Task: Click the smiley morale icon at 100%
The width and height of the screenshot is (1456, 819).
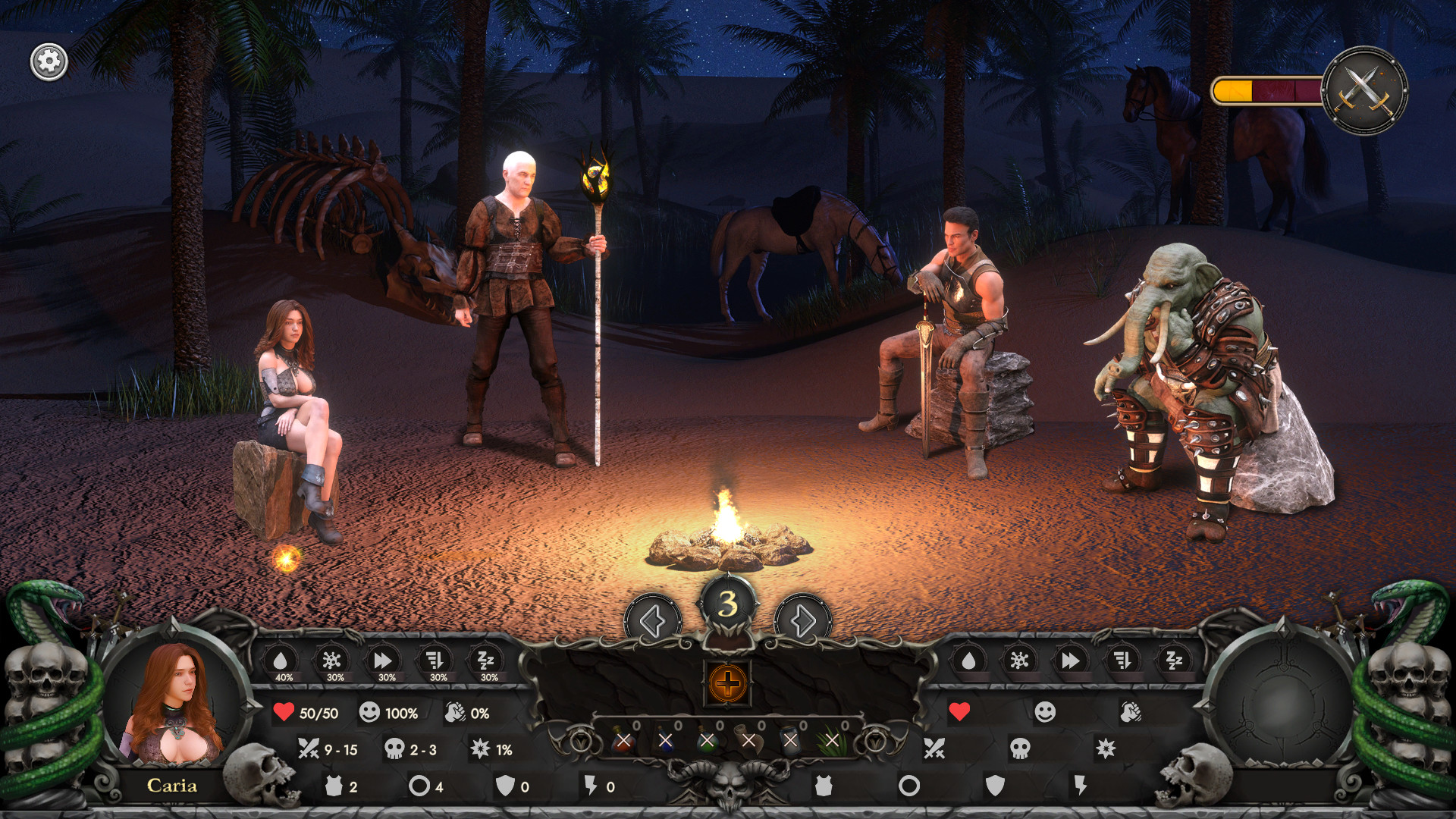Action: pos(370,713)
